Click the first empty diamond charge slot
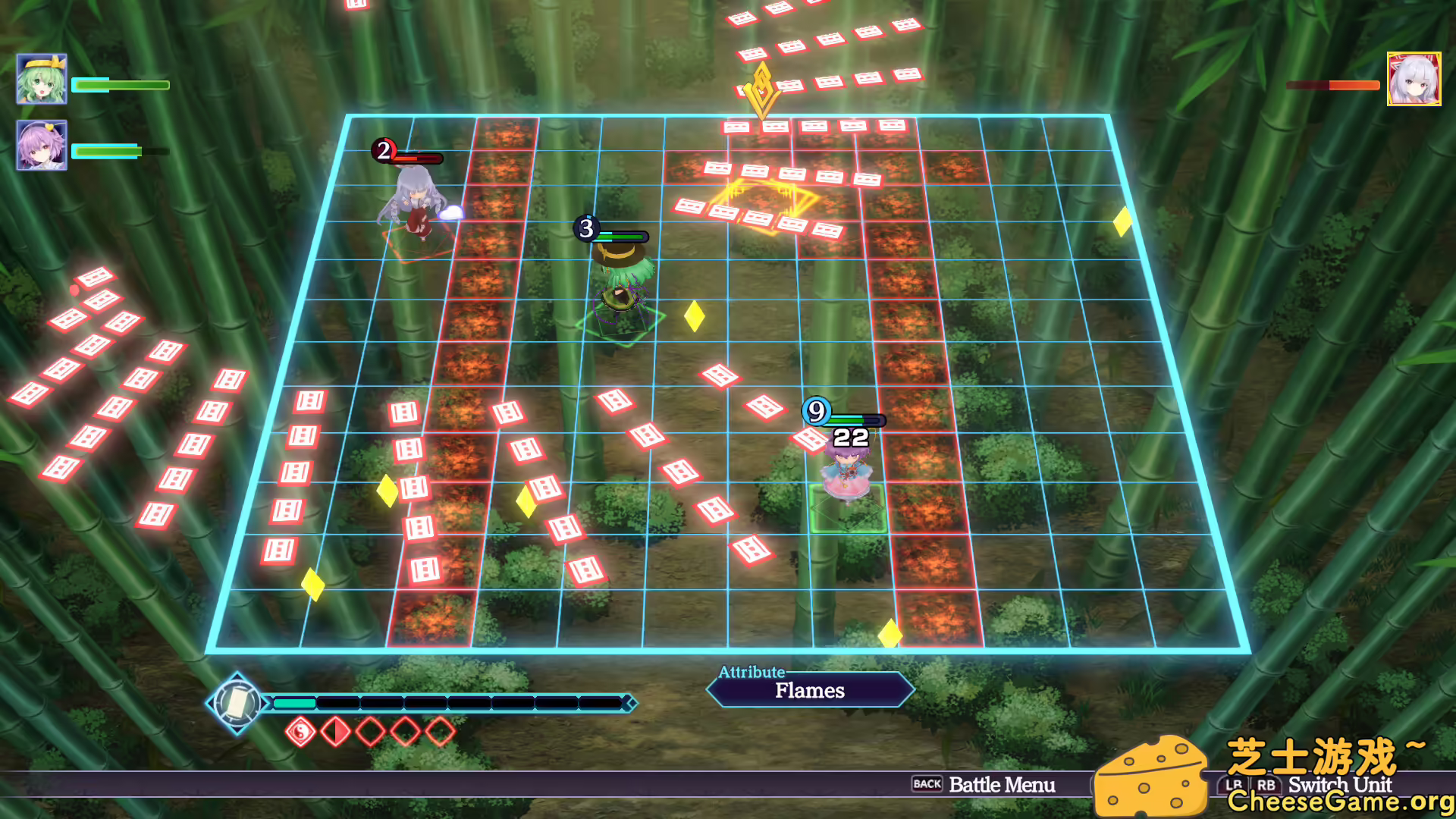 [x=369, y=730]
